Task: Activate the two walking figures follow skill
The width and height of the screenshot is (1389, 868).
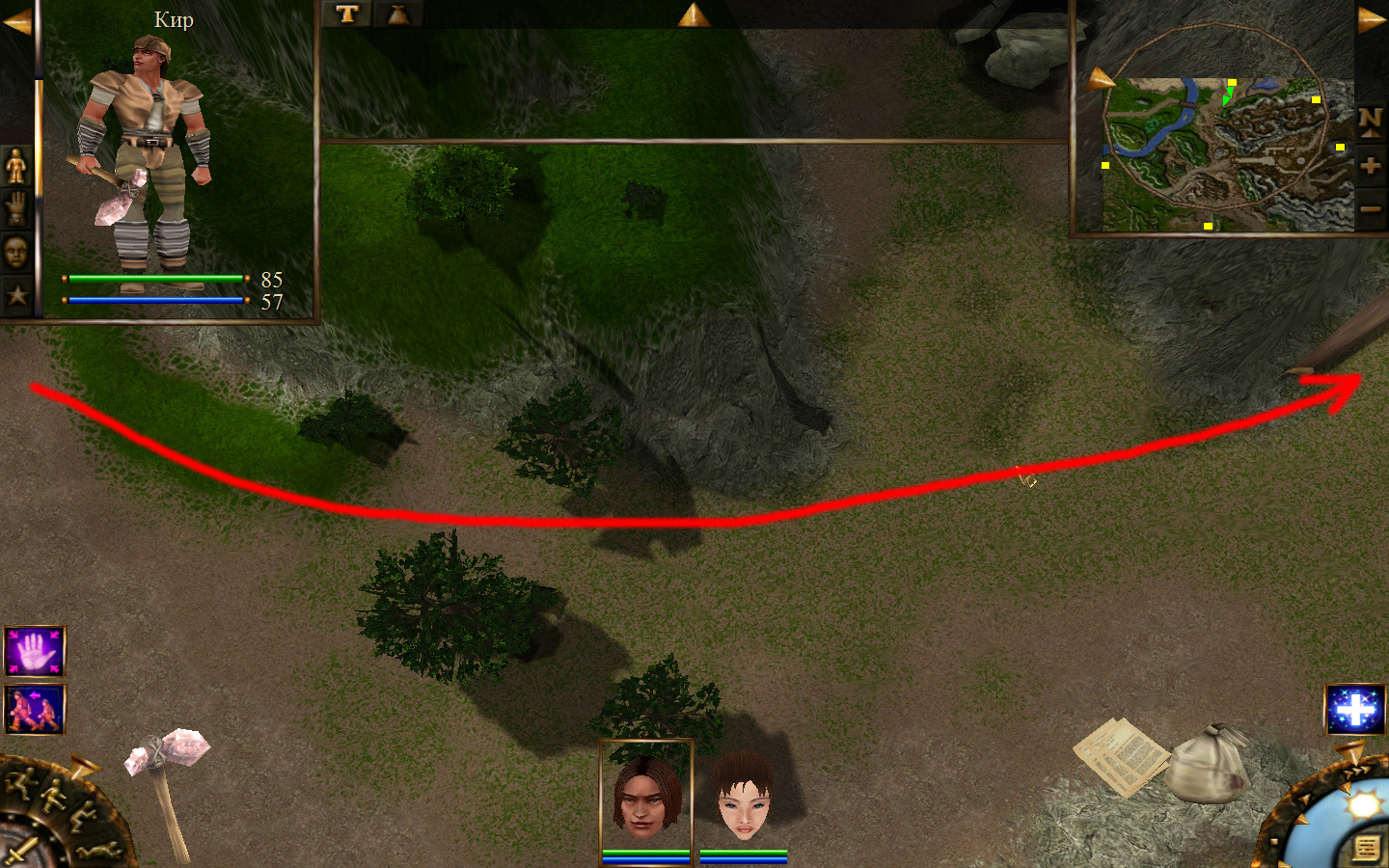Action: [35, 710]
